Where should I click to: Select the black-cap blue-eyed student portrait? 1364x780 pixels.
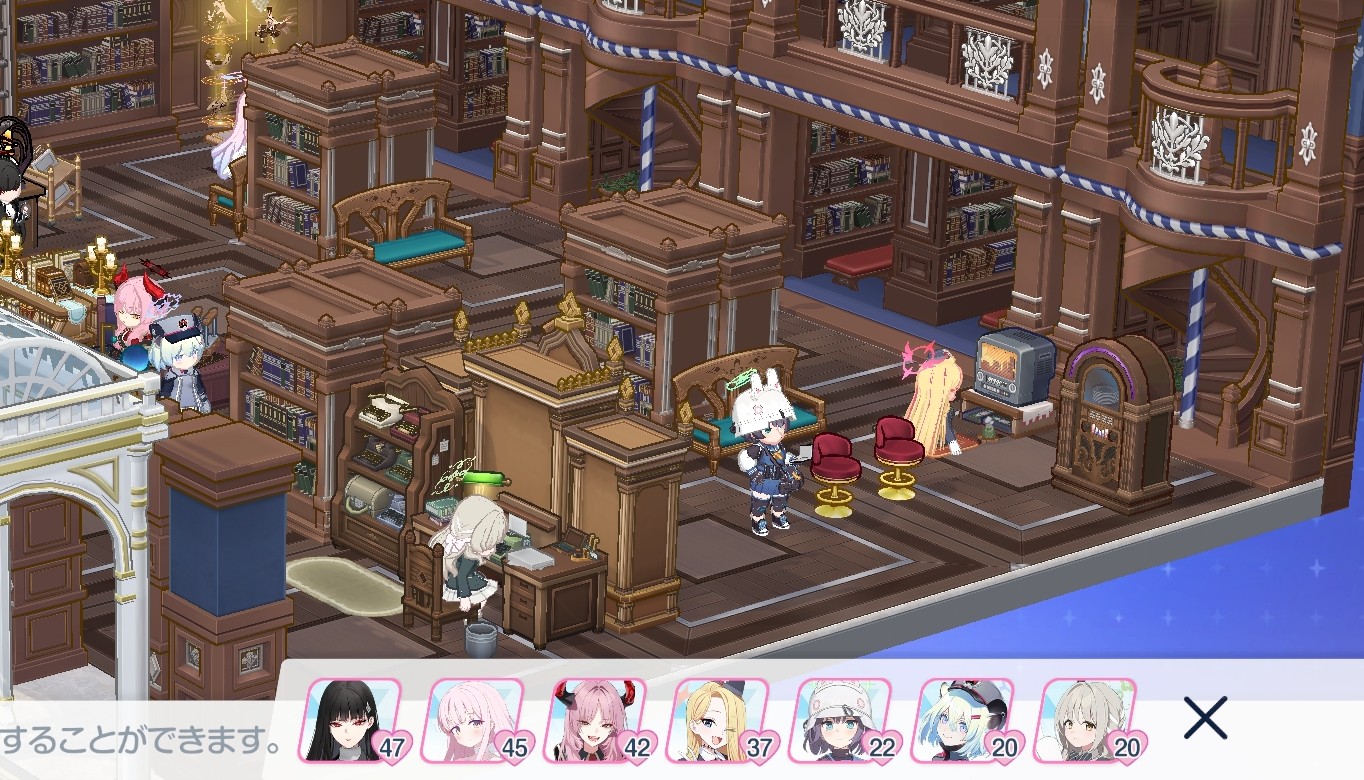pos(964,720)
